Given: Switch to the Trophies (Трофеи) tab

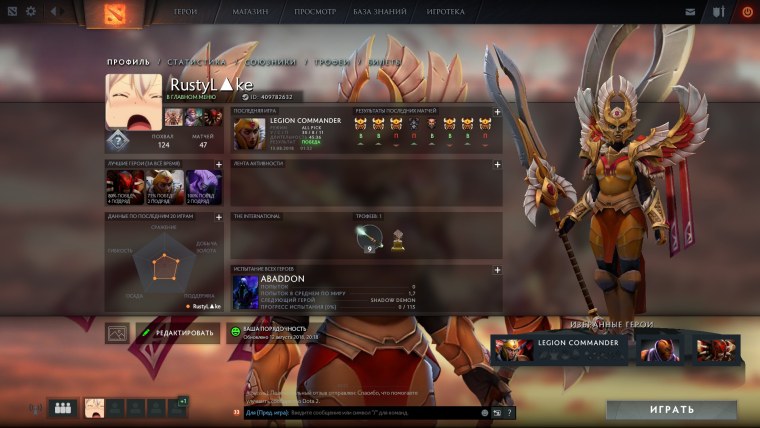Looking at the screenshot, I should coord(332,62).
